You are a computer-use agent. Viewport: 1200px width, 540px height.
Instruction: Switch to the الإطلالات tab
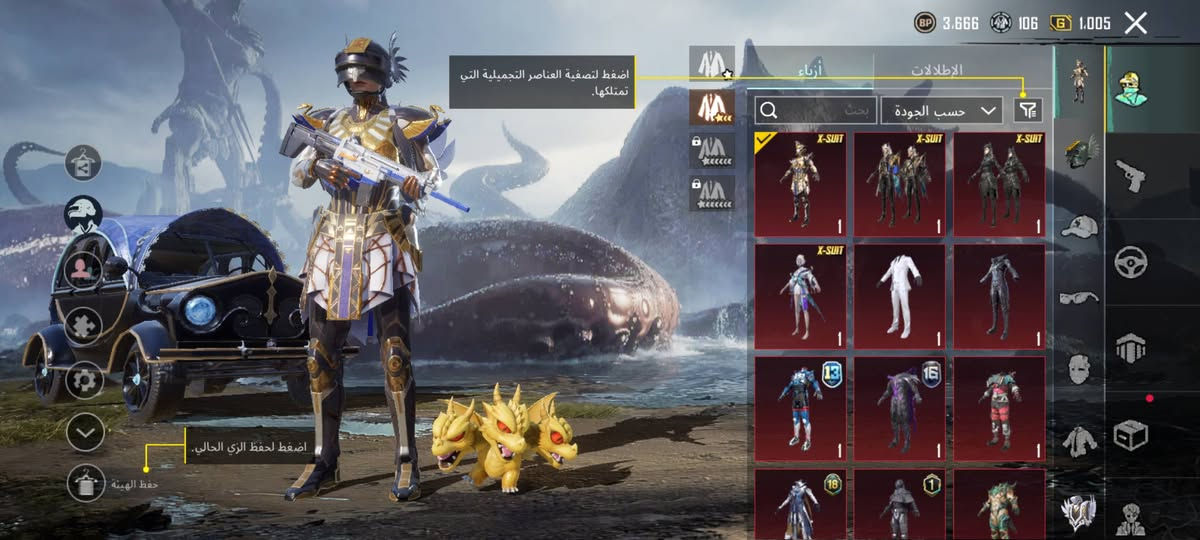[936, 70]
